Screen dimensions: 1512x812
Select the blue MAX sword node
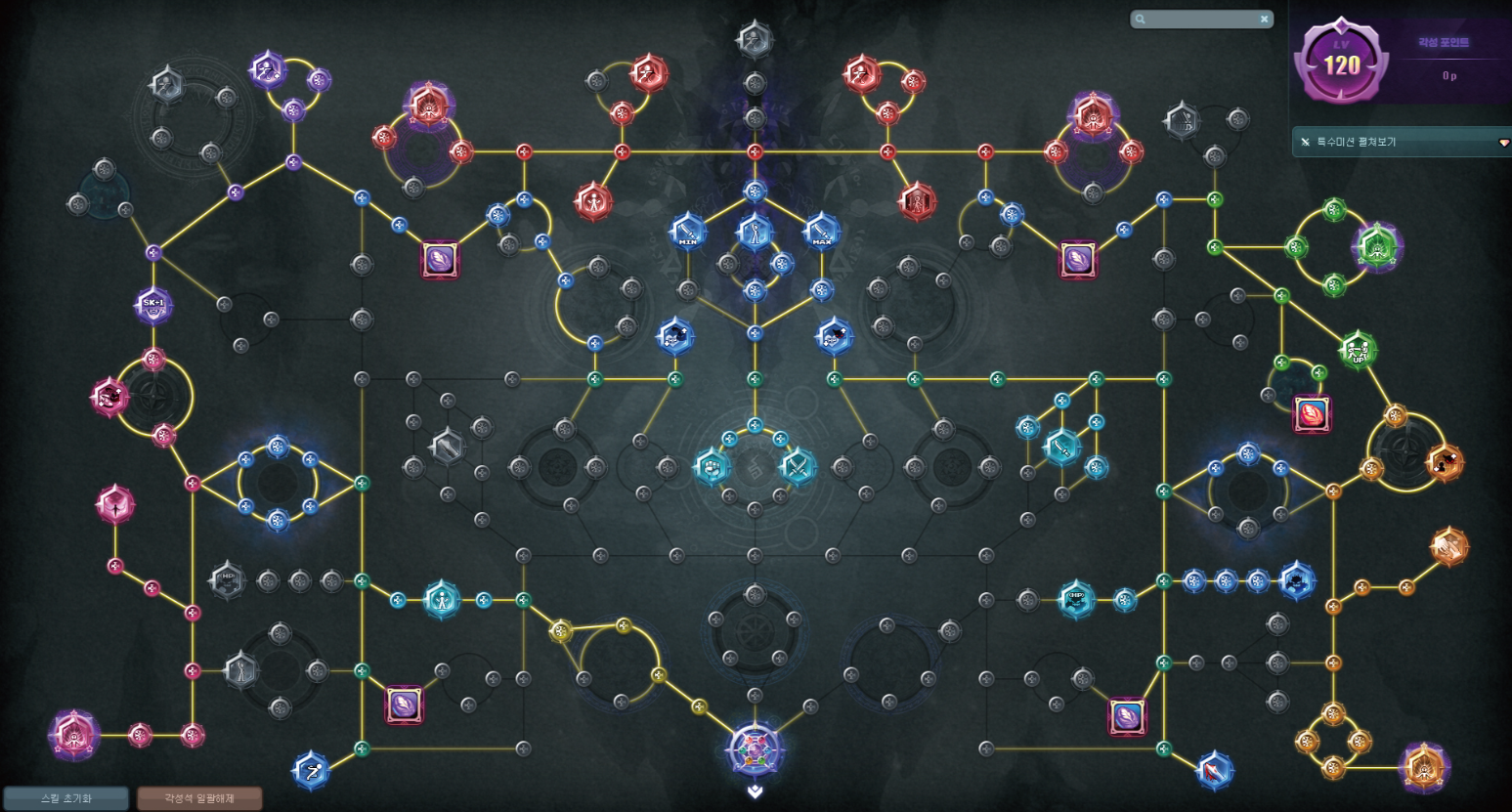point(821,233)
